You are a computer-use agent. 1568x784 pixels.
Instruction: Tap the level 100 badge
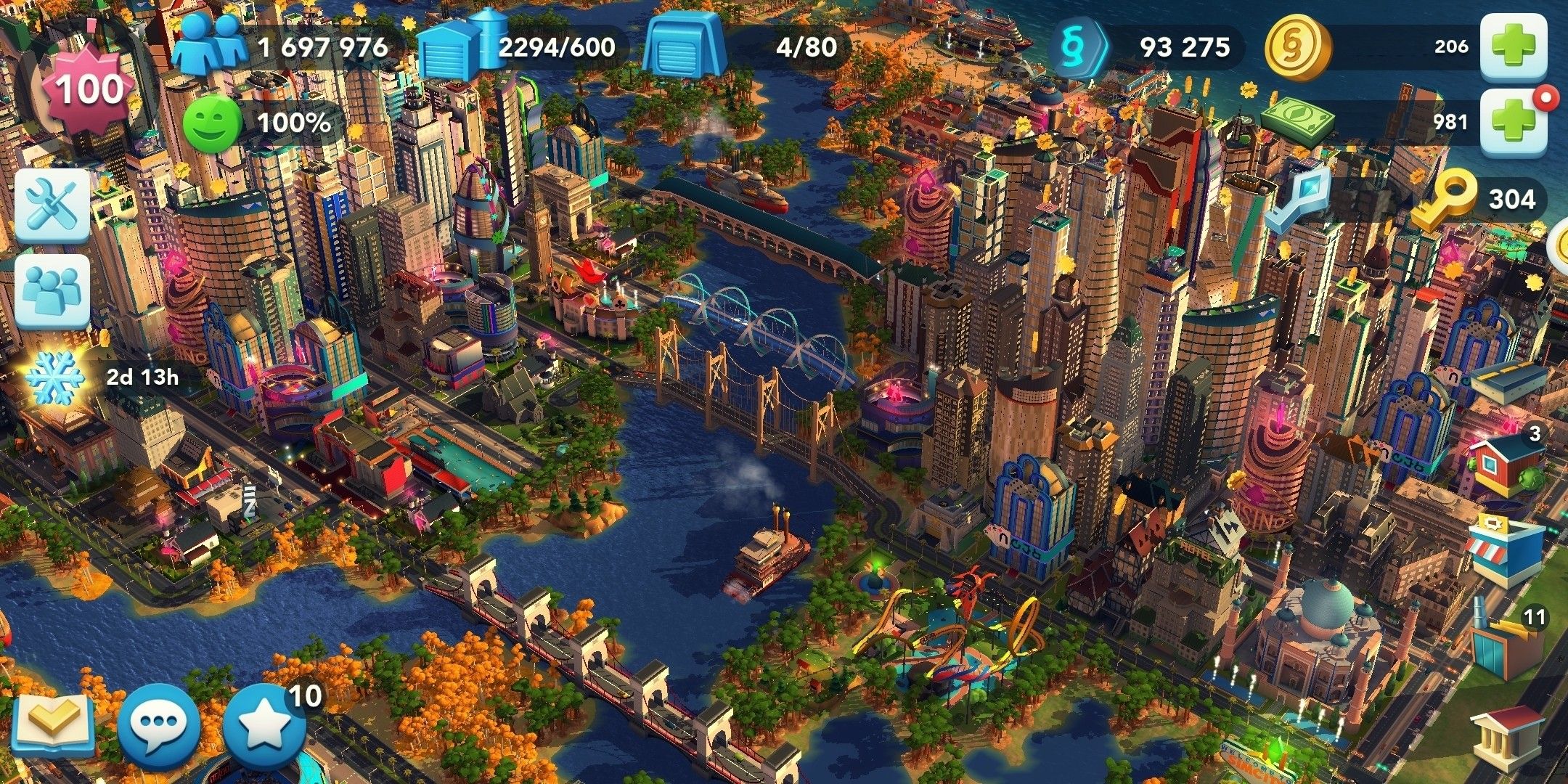point(89,90)
